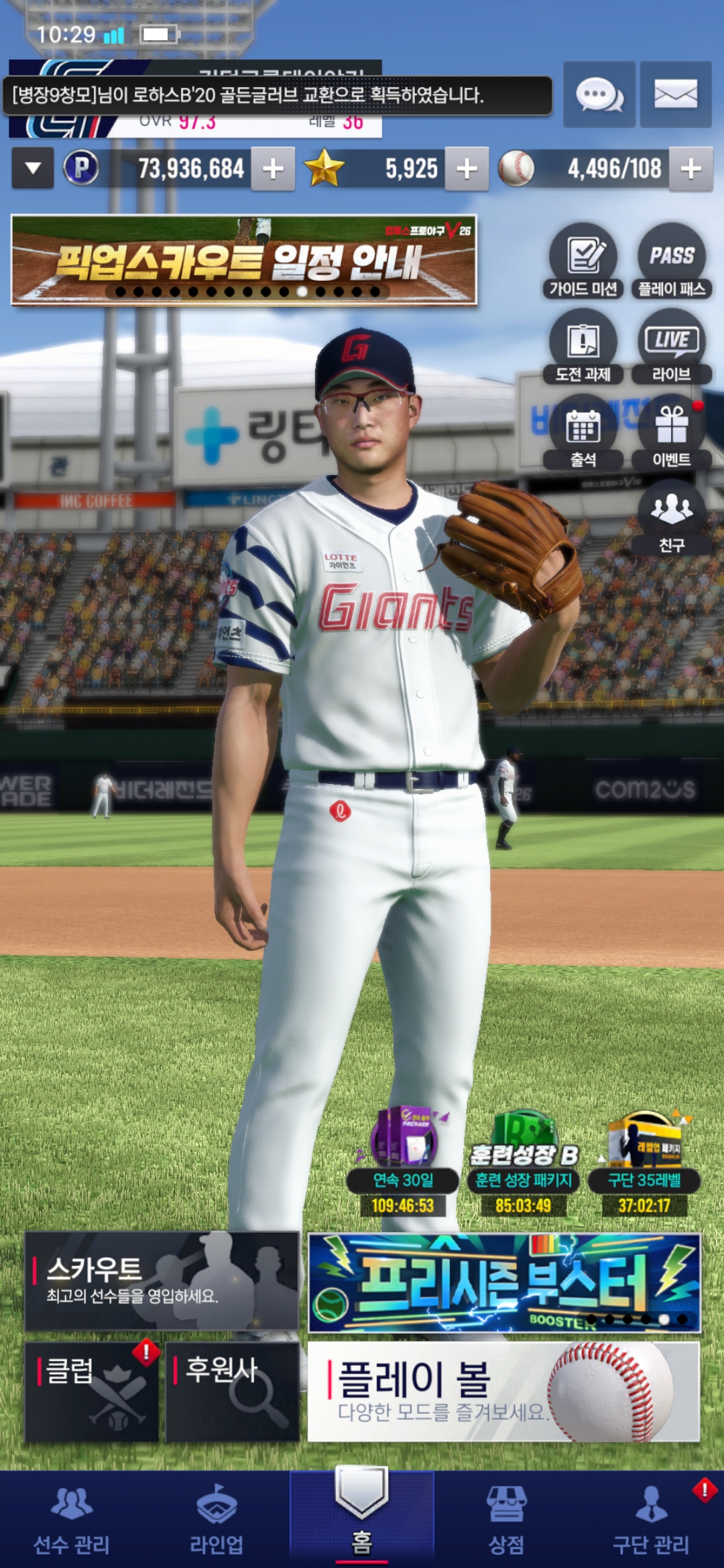
Task: Open the 라이브 LIVE icon
Action: click(x=672, y=346)
